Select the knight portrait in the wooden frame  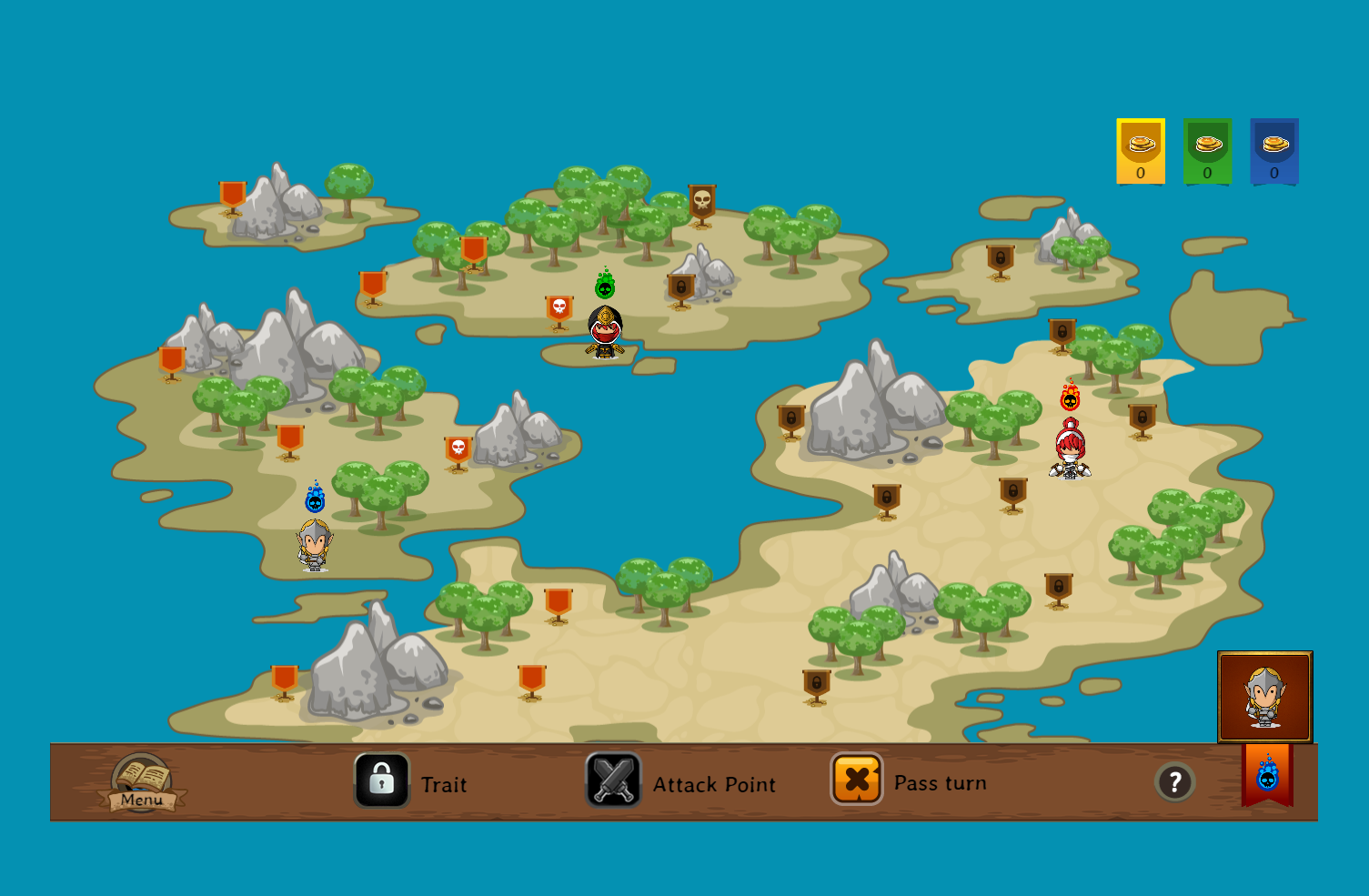point(1264,697)
